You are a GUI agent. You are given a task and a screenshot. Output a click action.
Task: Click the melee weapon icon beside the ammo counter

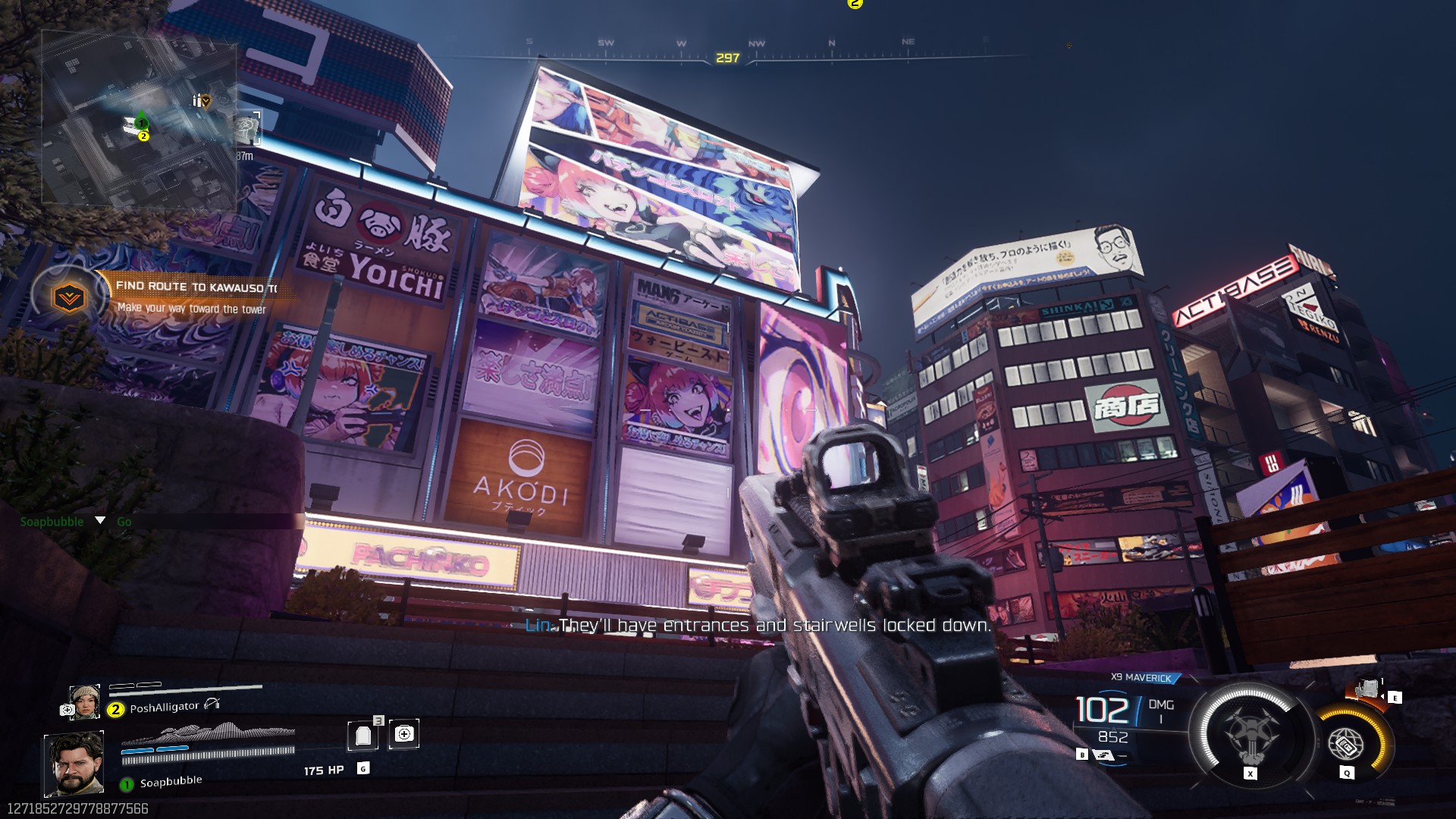point(1103,756)
